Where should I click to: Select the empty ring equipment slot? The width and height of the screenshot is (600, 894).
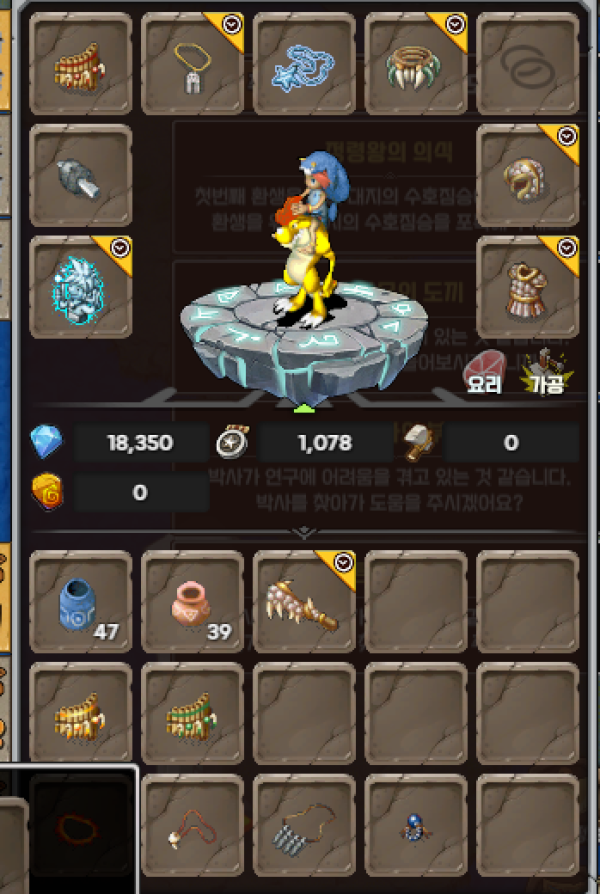click(527, 63)
